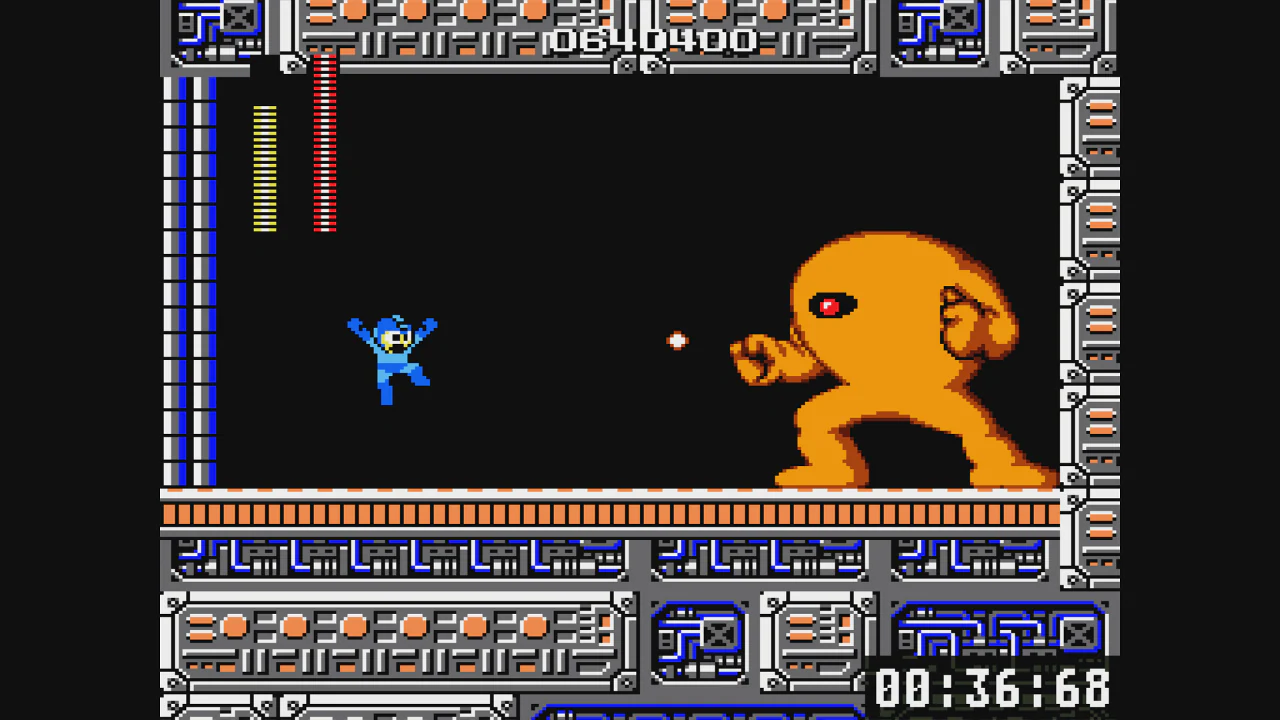Viewport: 1280px width, 720px height.
Task: Click the top of the yellow energy bar
Action: pos(264,108)
